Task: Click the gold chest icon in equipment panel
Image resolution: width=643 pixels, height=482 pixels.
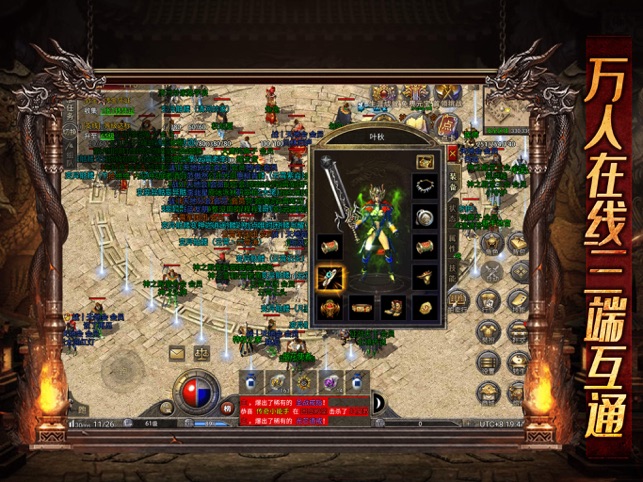Action: (x=425, y=161)
